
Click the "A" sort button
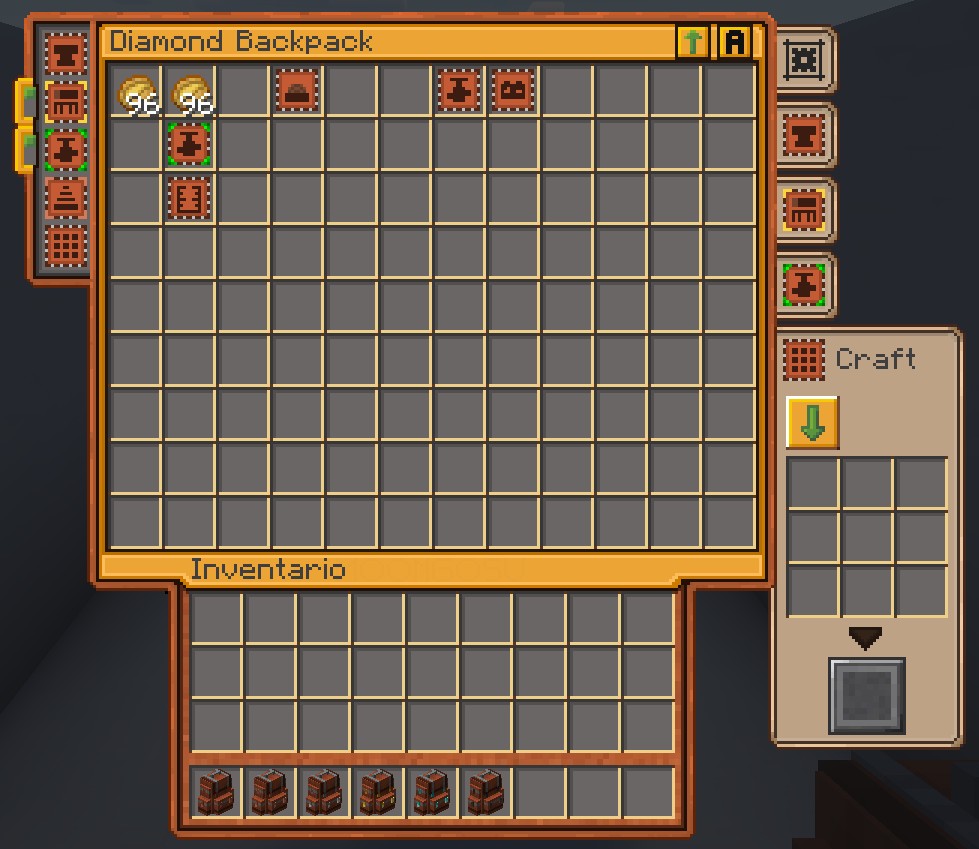(735, 42)
